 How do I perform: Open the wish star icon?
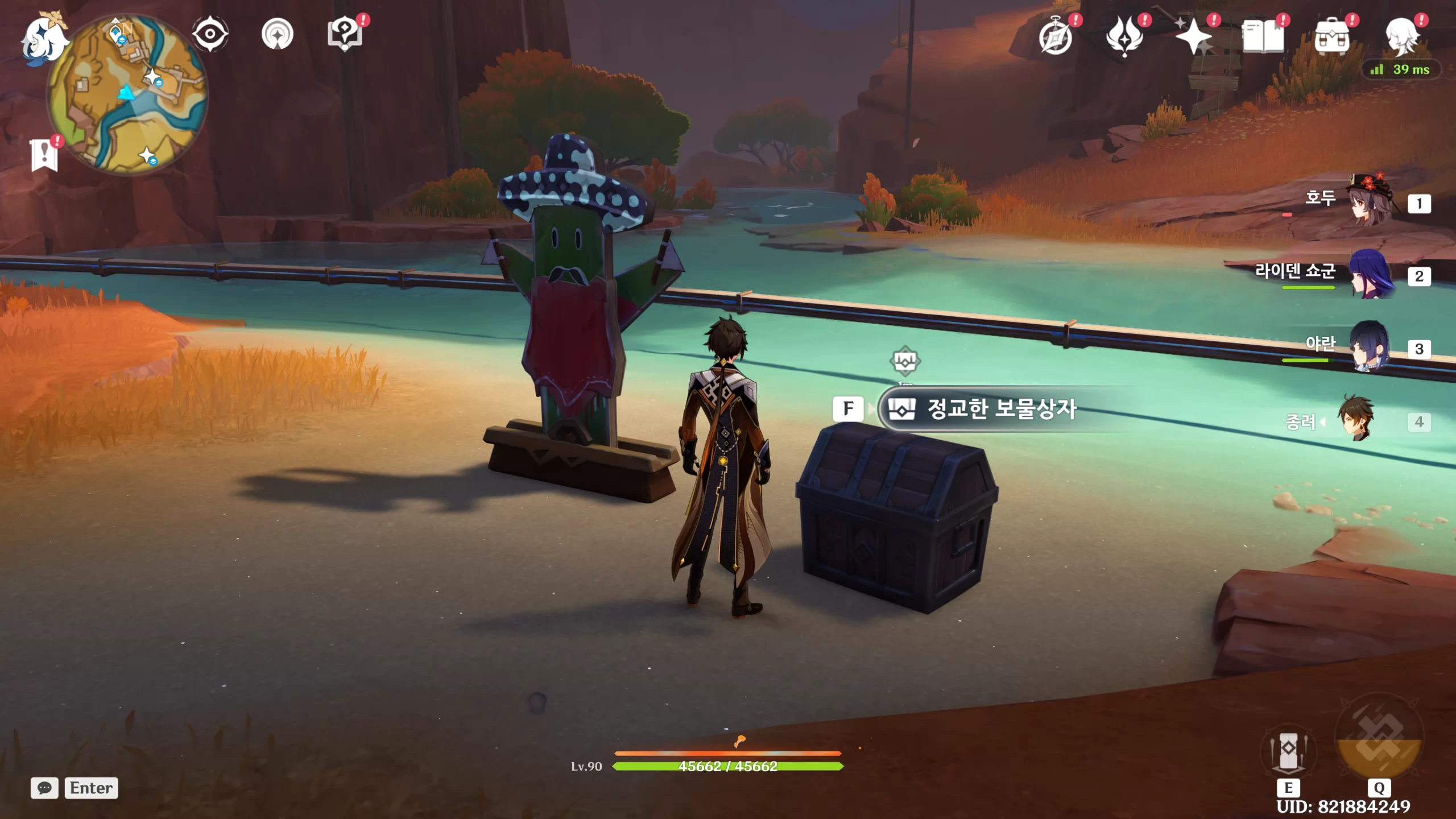pyautogui.click(x=1193, y=36)
